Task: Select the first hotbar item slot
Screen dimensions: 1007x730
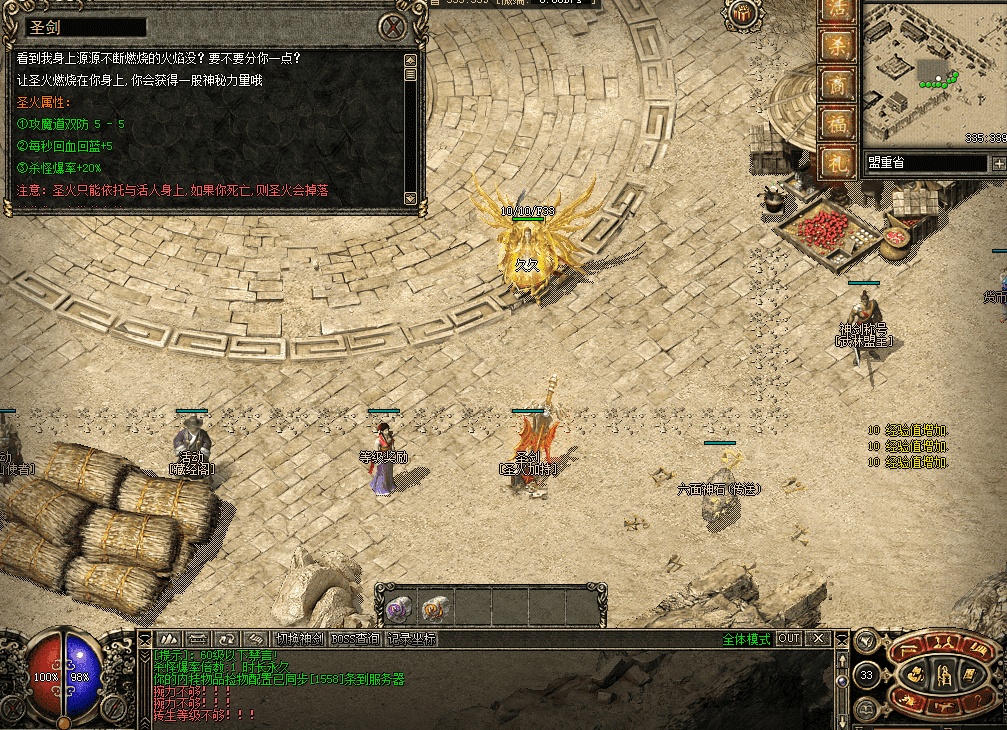Action: coord(398,607)
